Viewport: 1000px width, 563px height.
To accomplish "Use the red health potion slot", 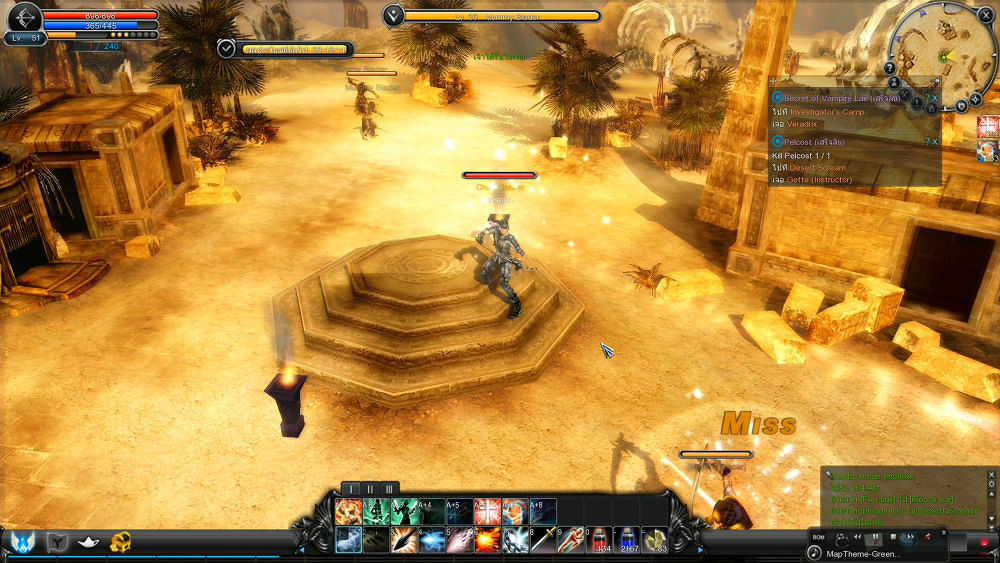I will (x=600, y=540).
